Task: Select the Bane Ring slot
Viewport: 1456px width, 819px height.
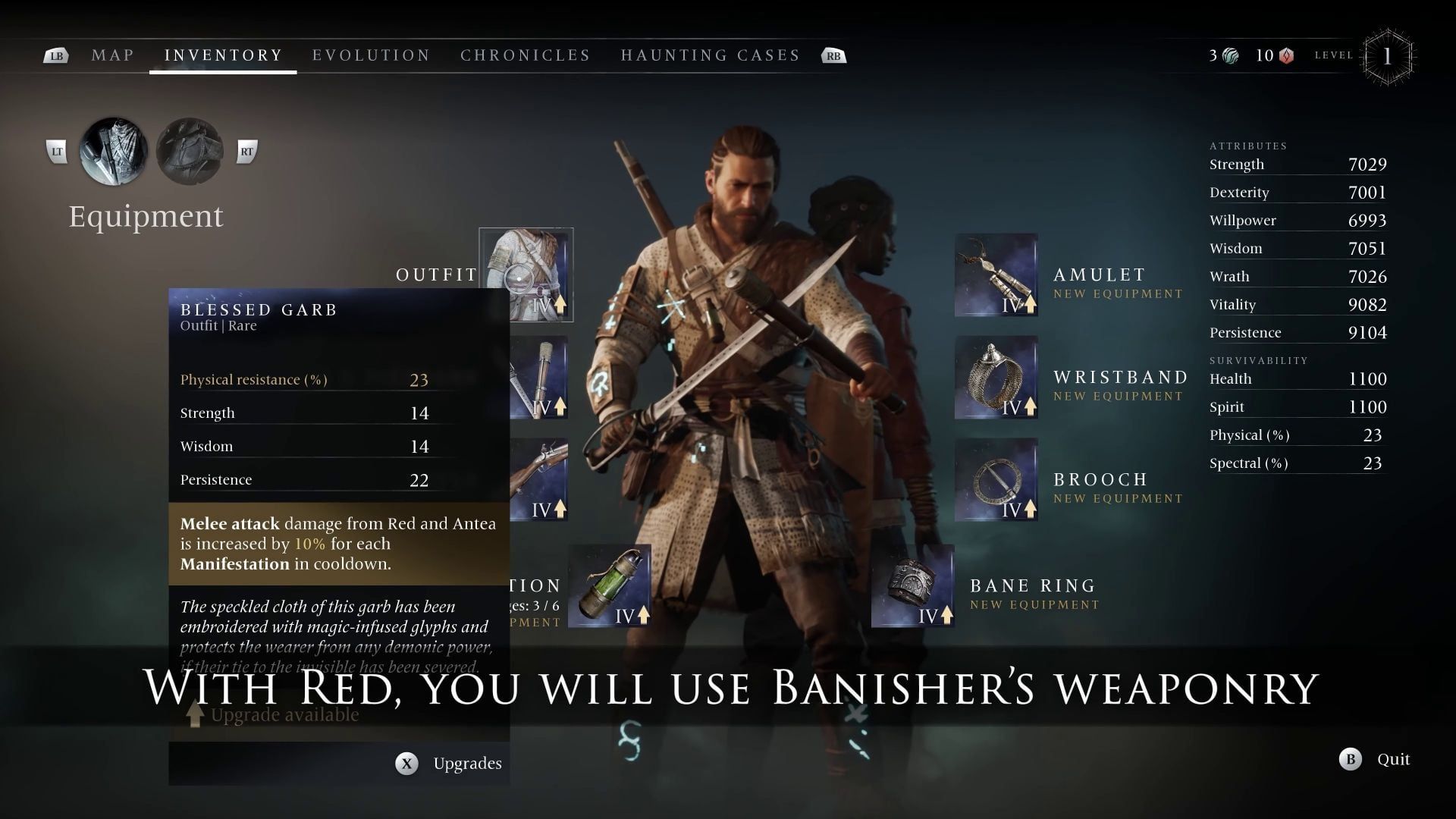Action: click(914, 585)
